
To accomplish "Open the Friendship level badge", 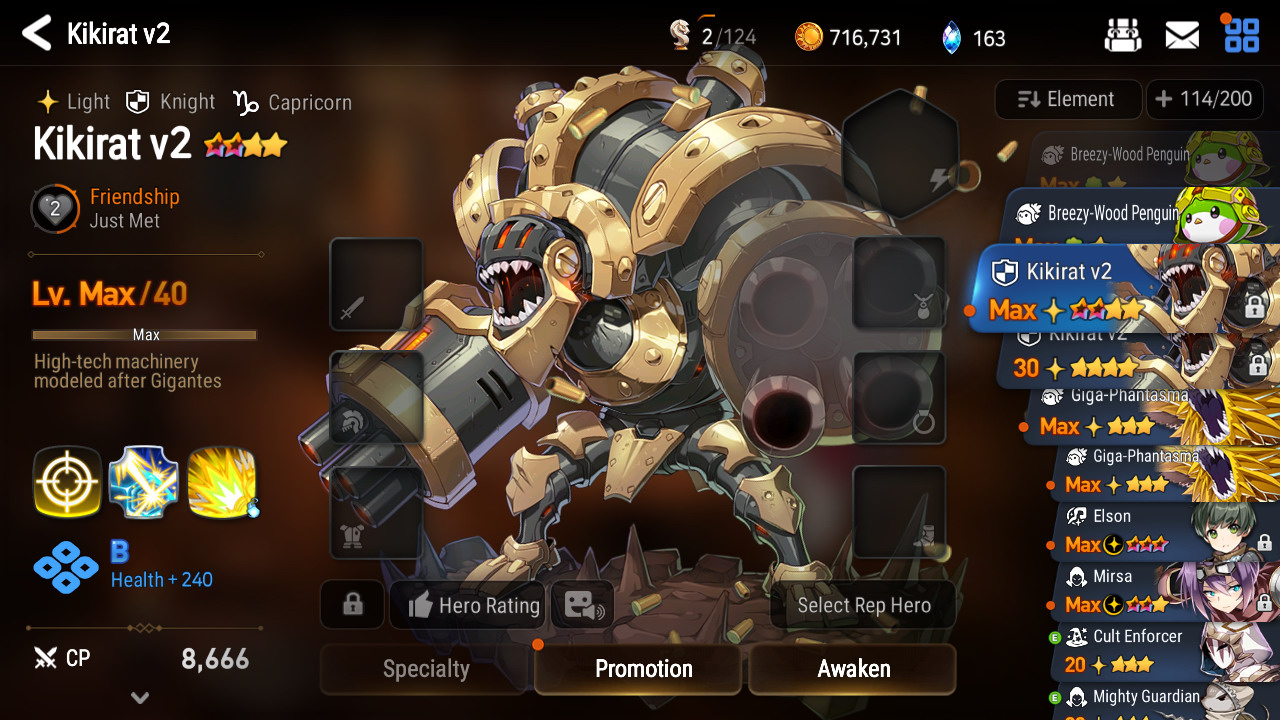I will tap(55, 209).
